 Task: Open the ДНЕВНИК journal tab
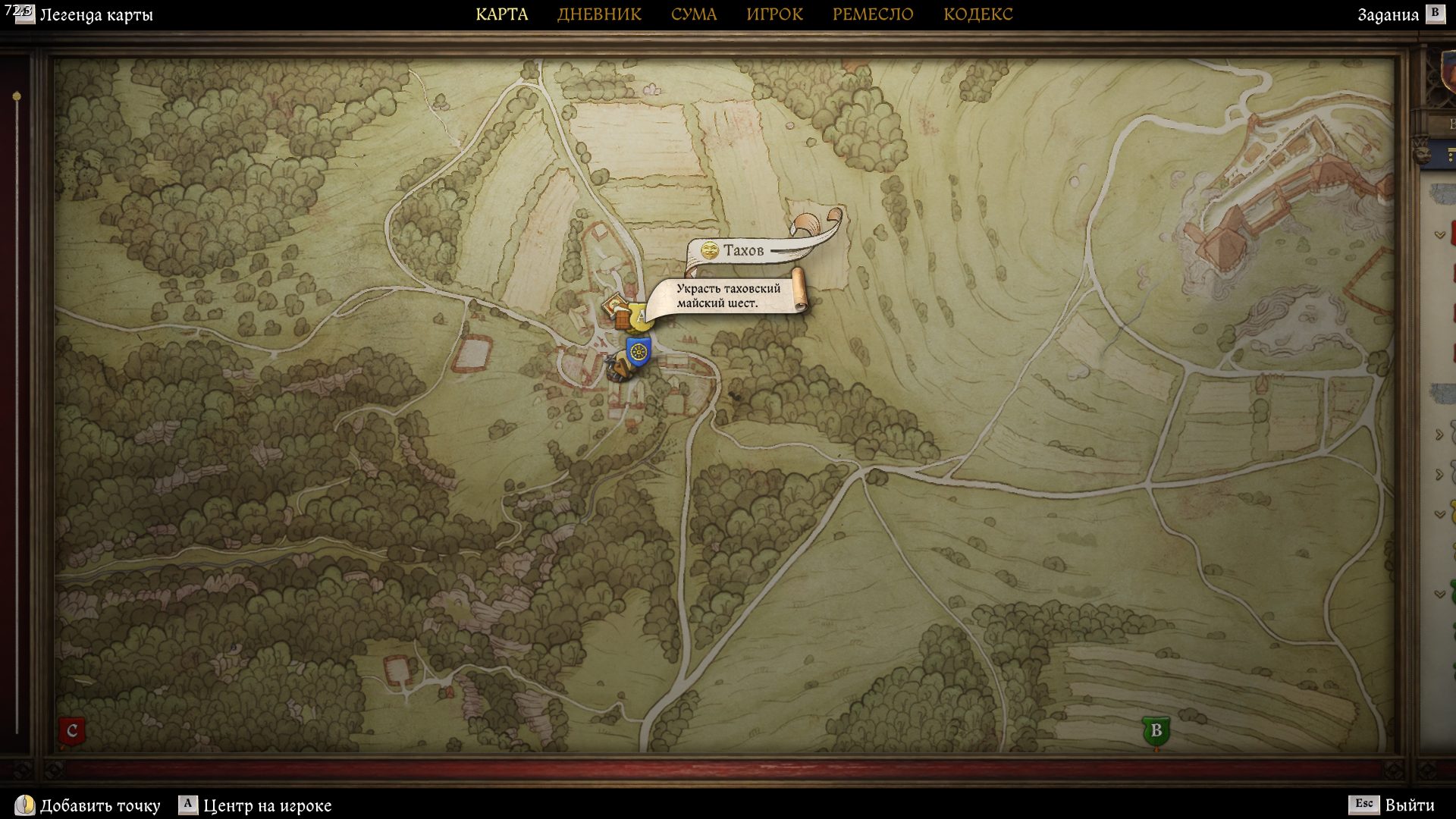coord(599,14)
